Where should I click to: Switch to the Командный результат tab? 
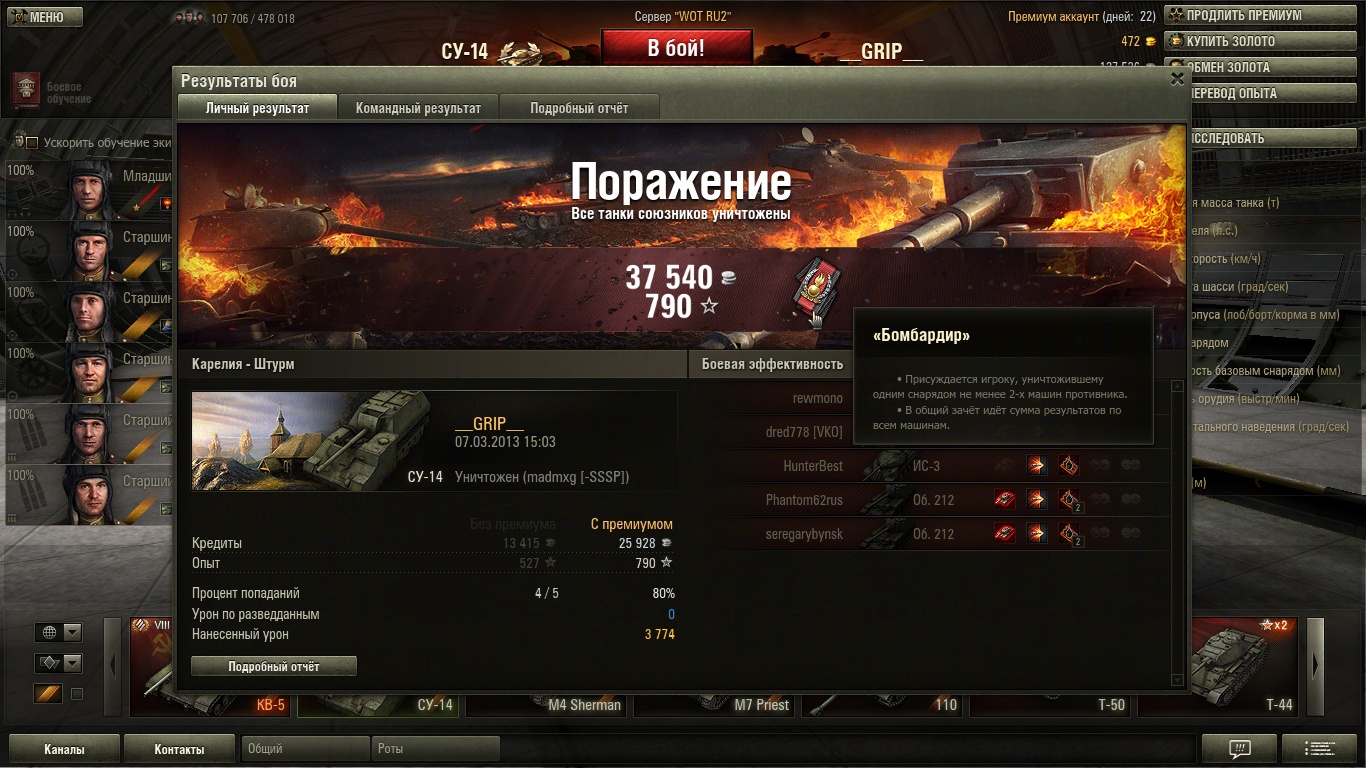point(418,108)
